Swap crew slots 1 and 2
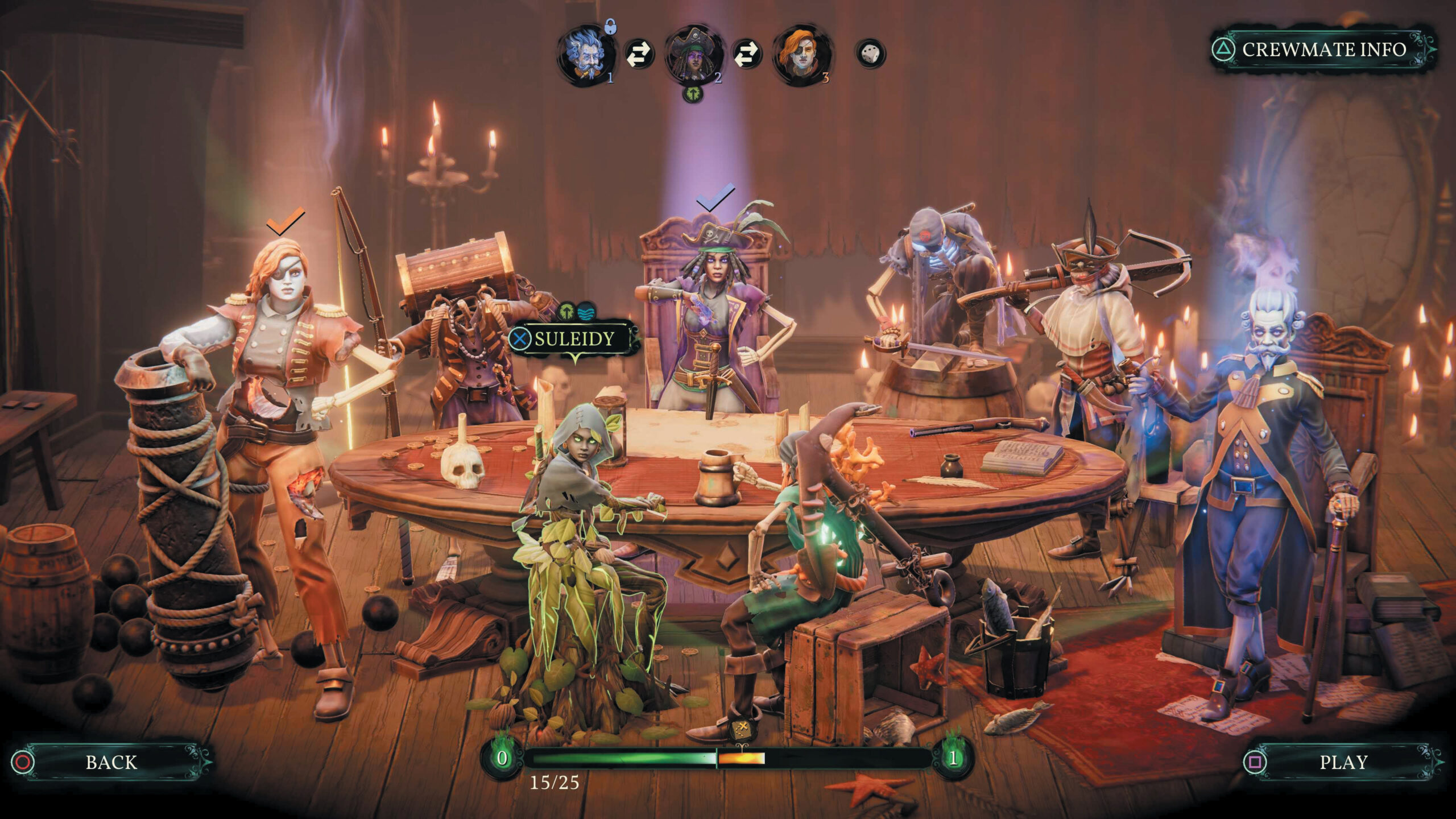 [639, 56]
